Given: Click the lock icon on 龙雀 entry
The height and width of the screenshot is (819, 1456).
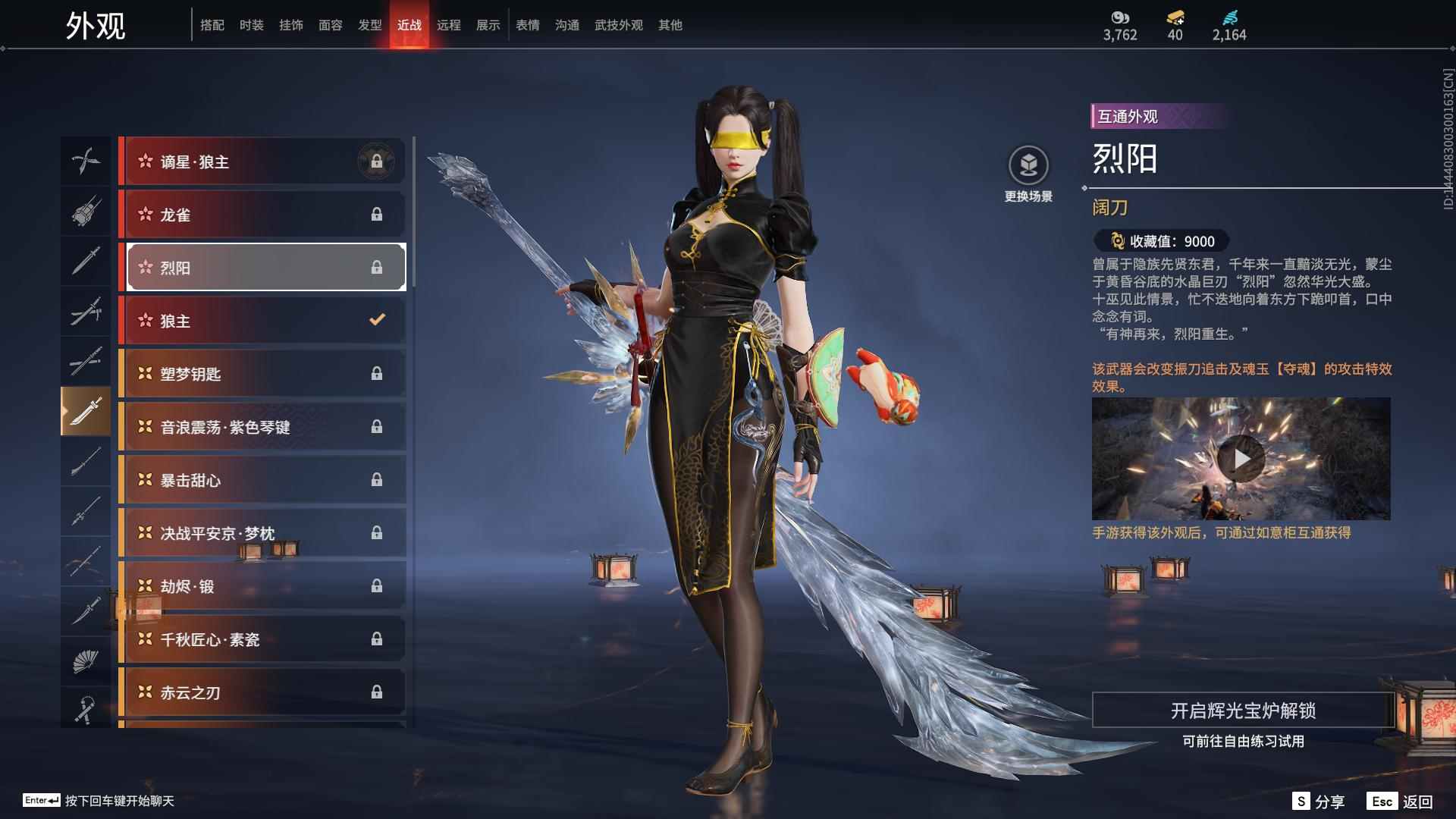Looking at the screenshot, I should [x=377, y=214].
